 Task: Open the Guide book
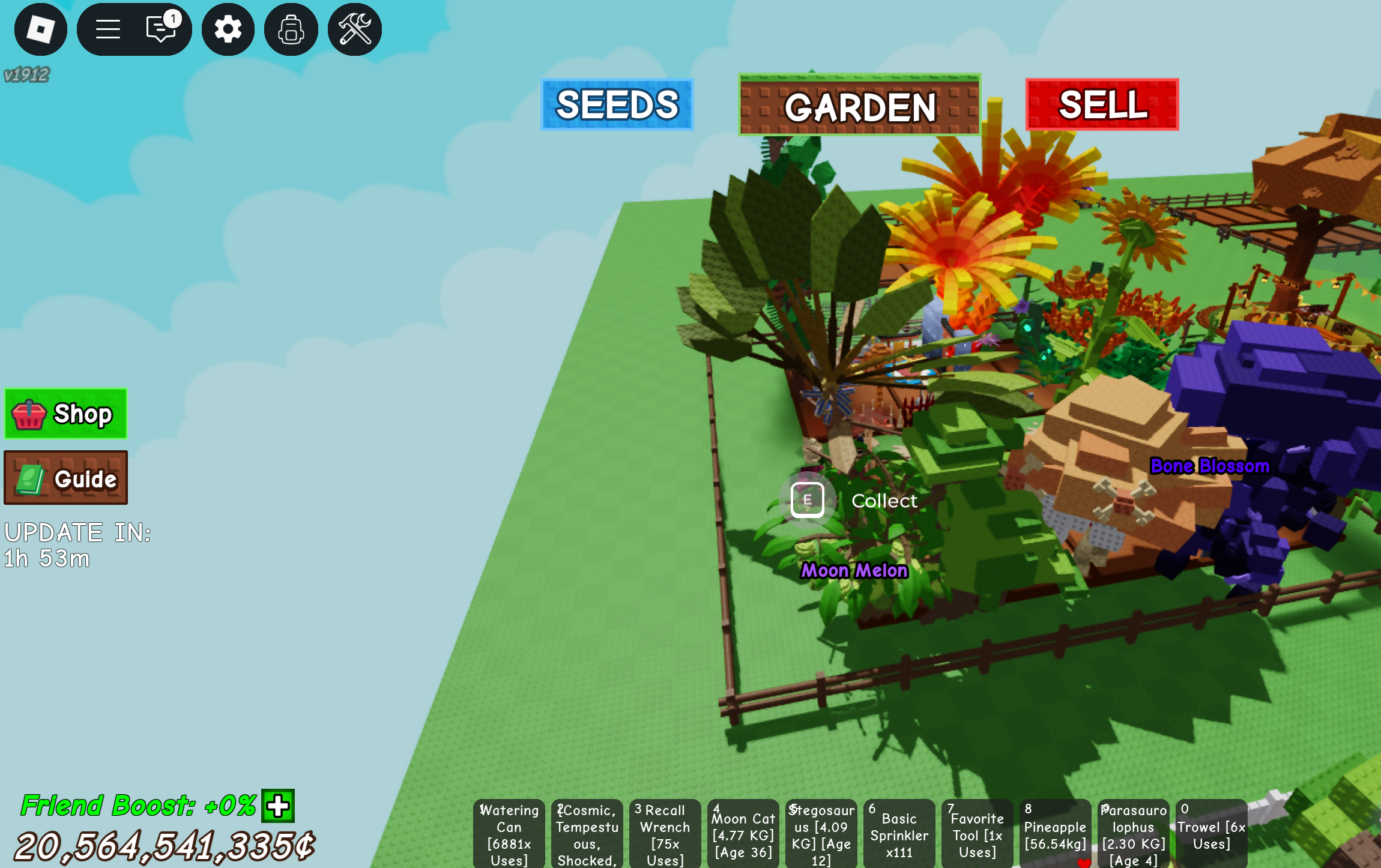pyautogui.click(x=65, y=478)
